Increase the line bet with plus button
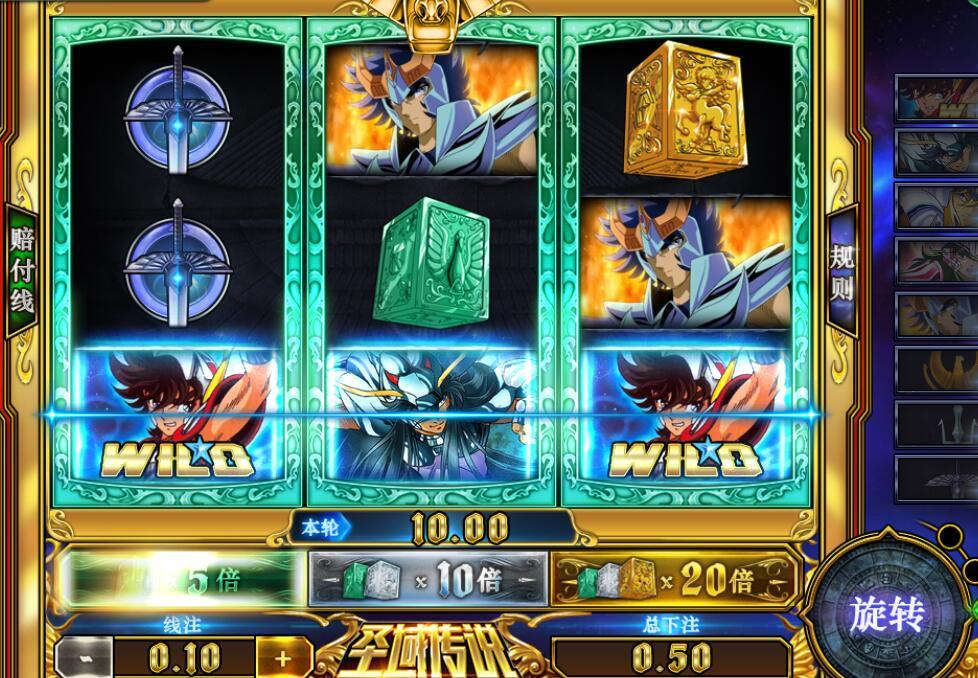 (282, 659)
